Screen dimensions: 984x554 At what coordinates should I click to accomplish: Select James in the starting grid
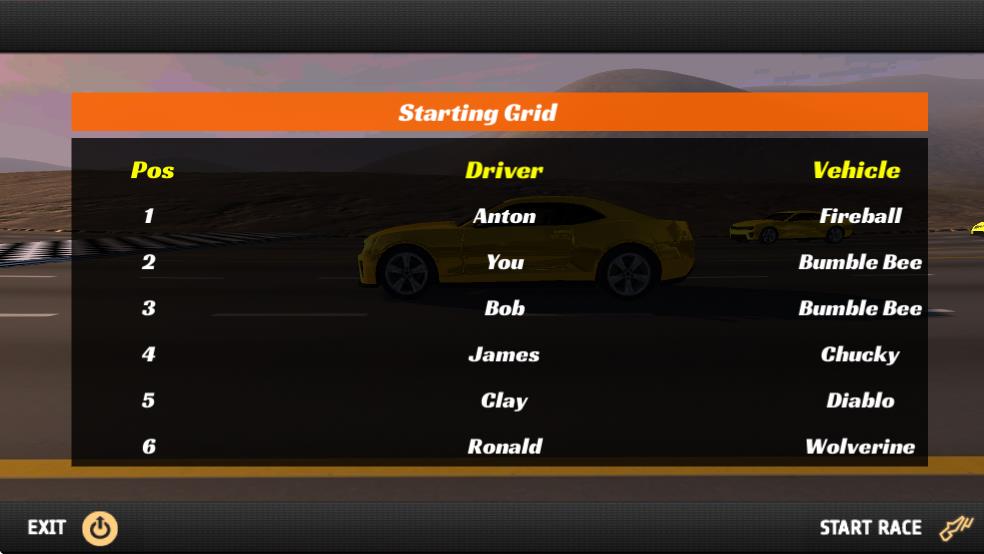point(504,354)
